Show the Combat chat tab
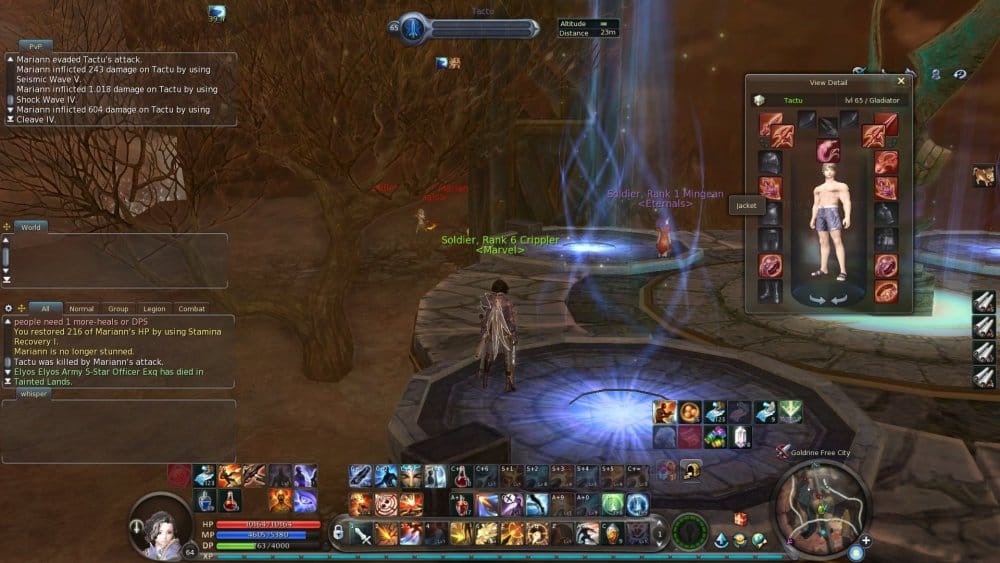The width and height of the screenshot is (1000, 563). (191, 309)
